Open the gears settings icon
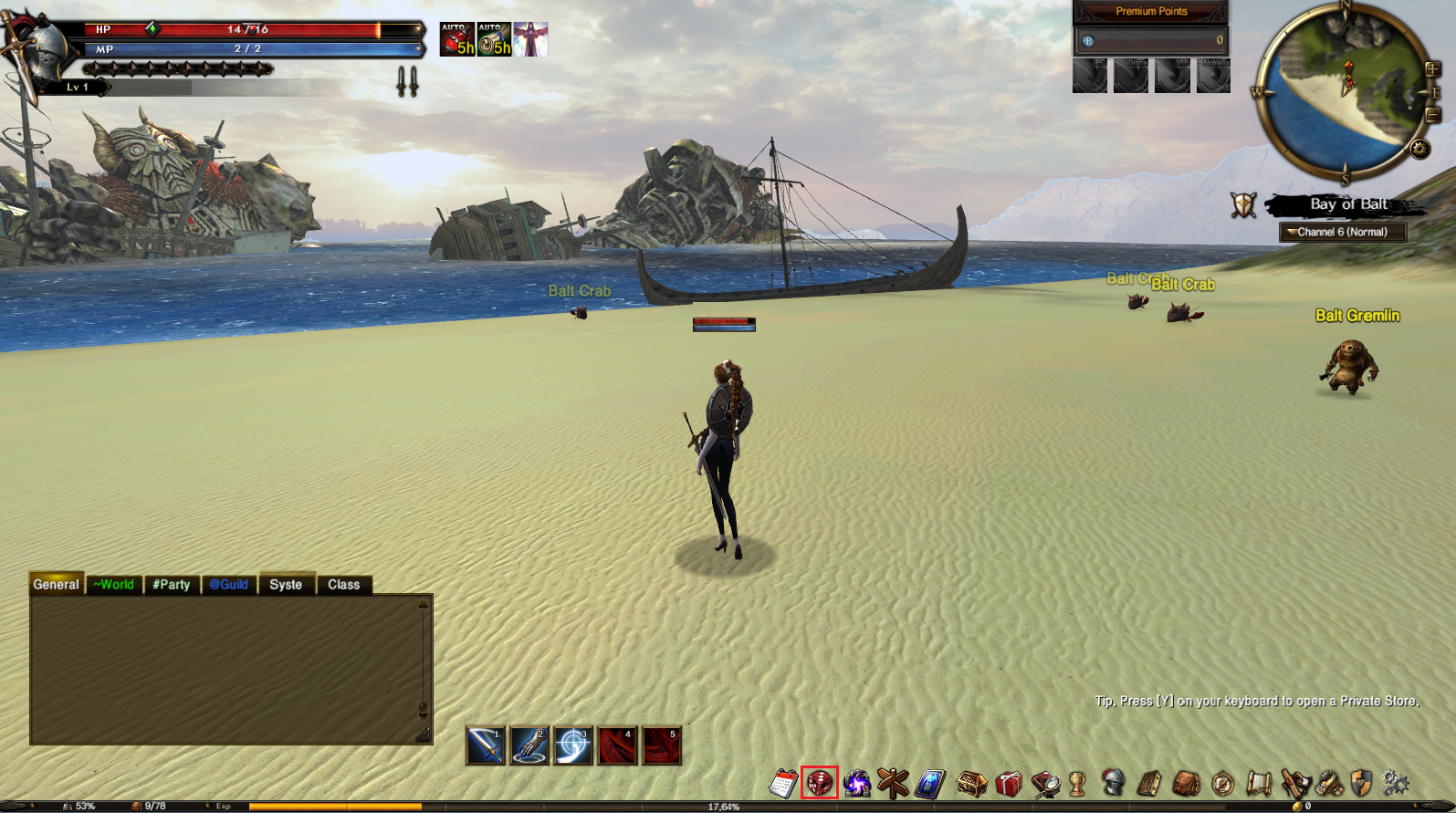 tap(1396, 783)
